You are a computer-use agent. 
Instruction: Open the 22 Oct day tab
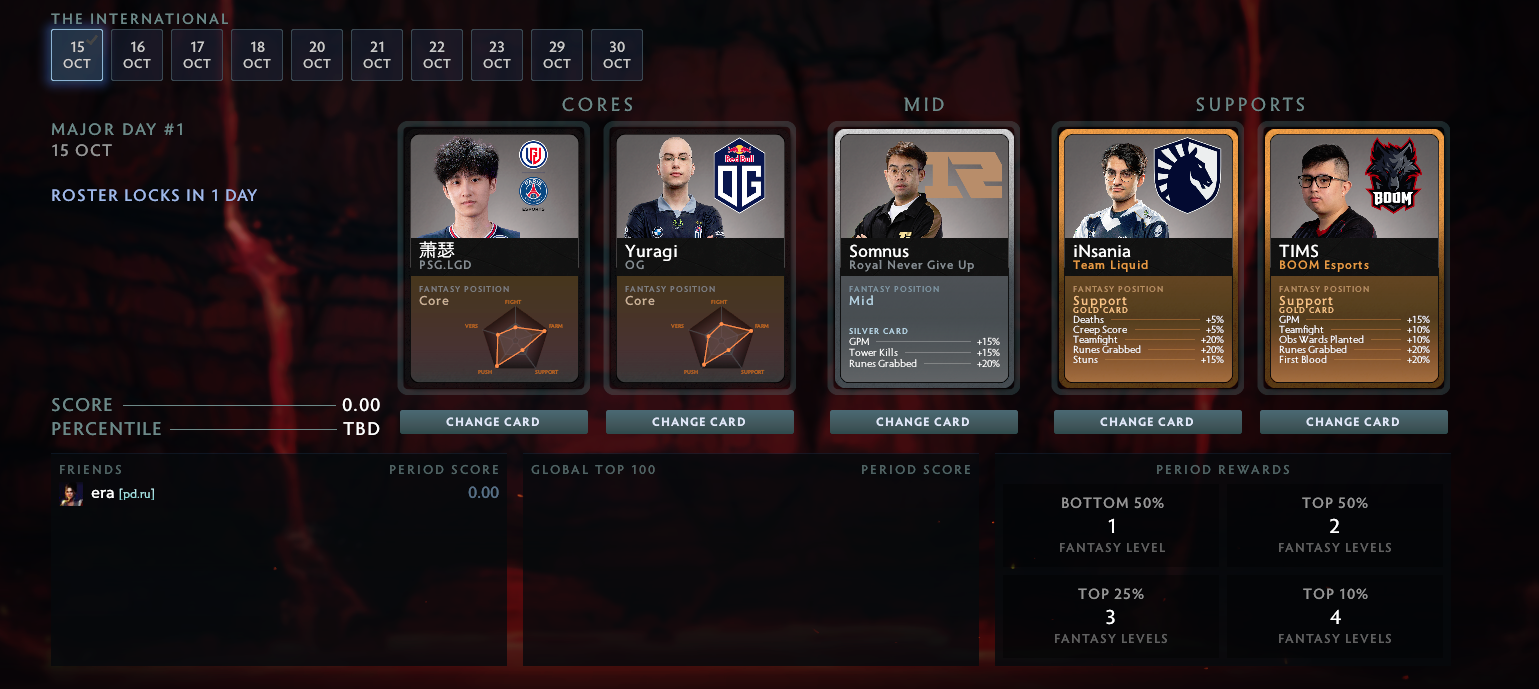[x=437, y=55]
